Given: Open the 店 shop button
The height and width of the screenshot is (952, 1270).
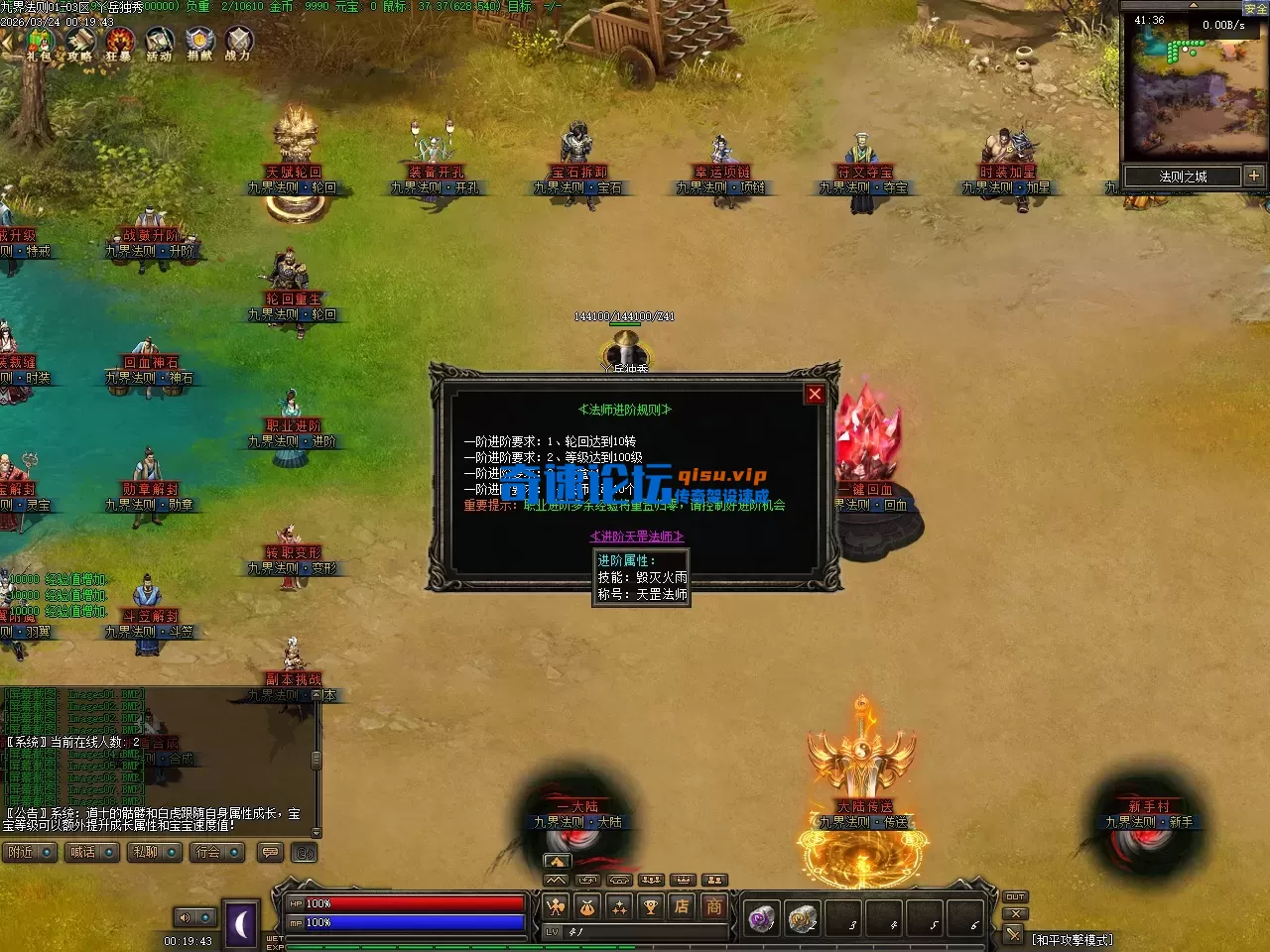Looking at the screenshot, I should pos(682,906).
